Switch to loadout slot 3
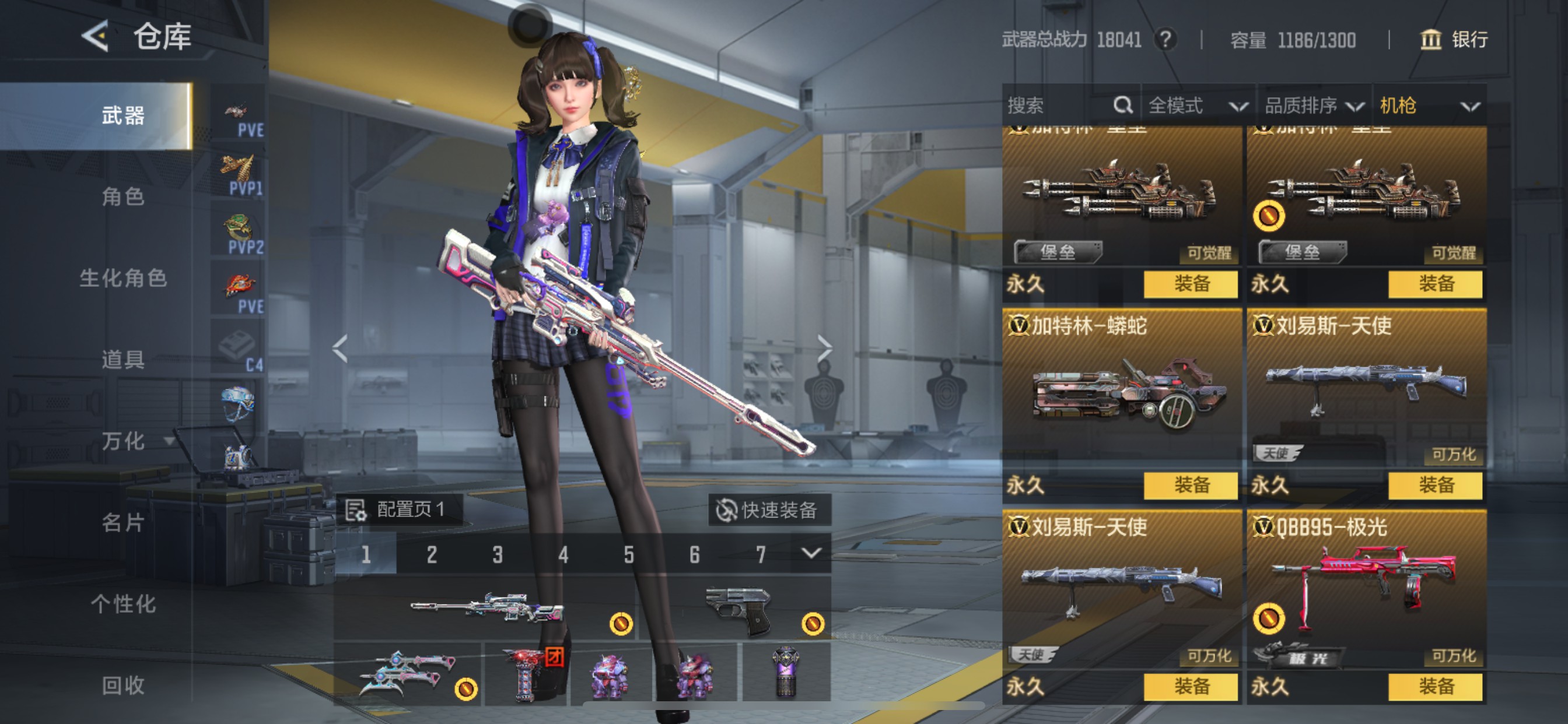This screenshot has width=1568, height=724. click(498, 554)
